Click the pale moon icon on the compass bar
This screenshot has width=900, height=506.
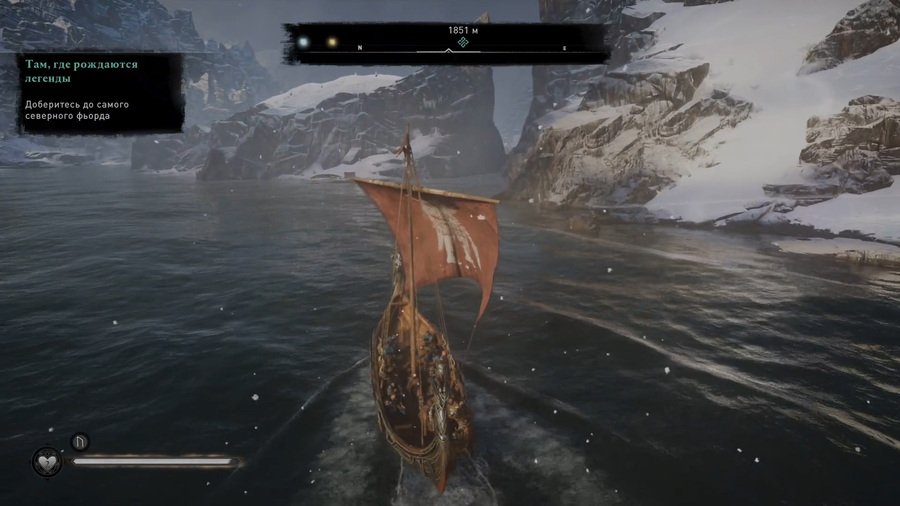tap(302, 43)
